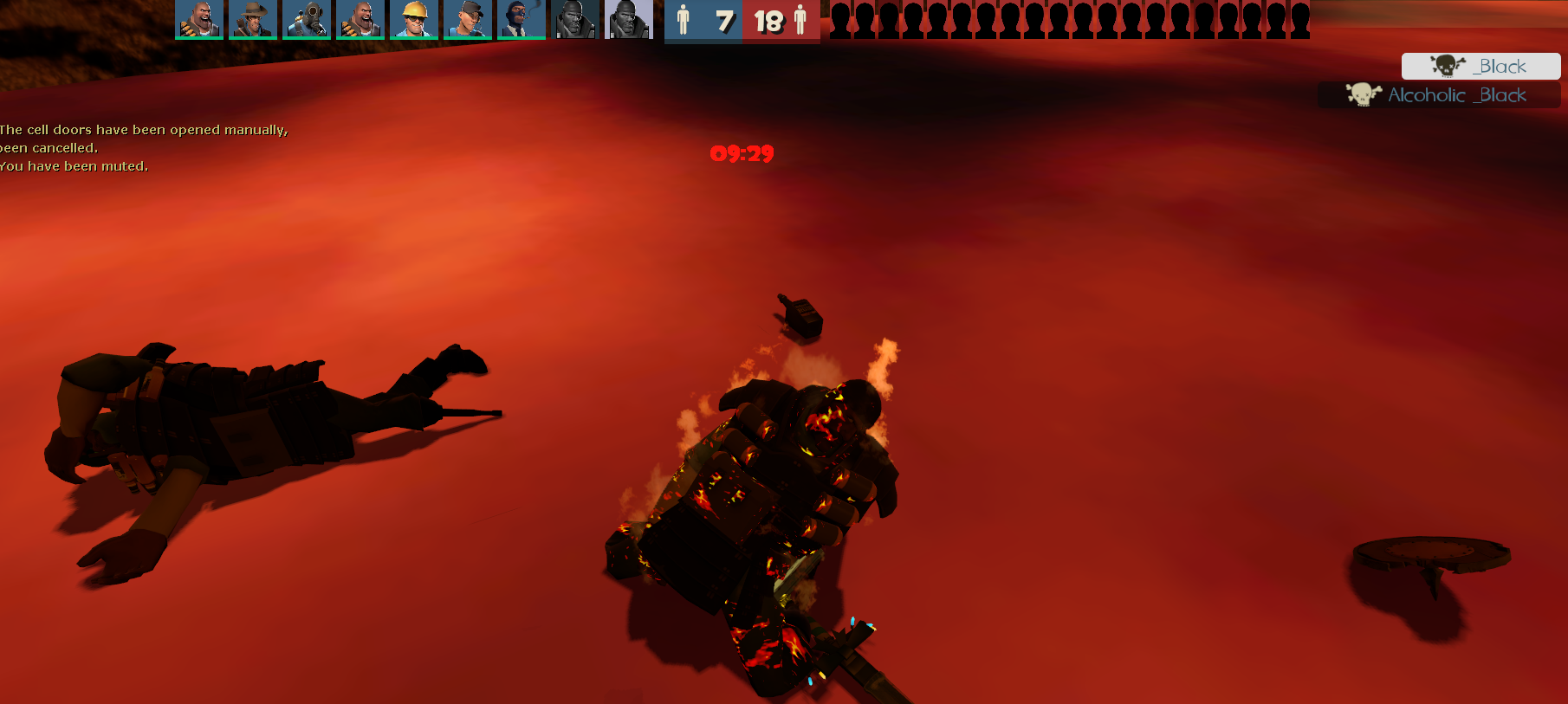Select the Alcoholic _Black kill feed entry

pyautogui.click(x=1438, y=95)
